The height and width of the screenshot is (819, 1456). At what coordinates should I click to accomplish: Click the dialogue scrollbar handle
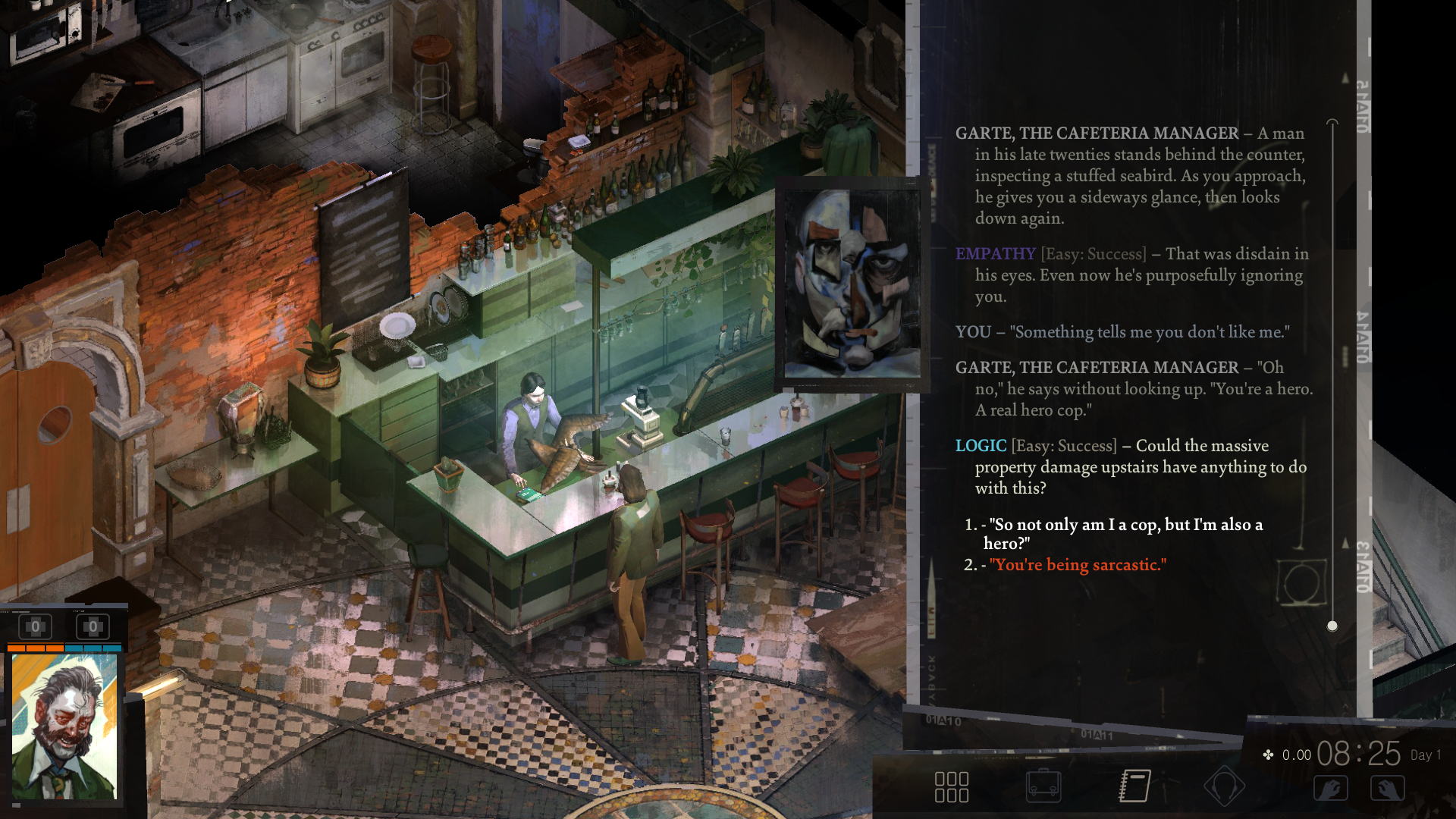coord(1332,626)
